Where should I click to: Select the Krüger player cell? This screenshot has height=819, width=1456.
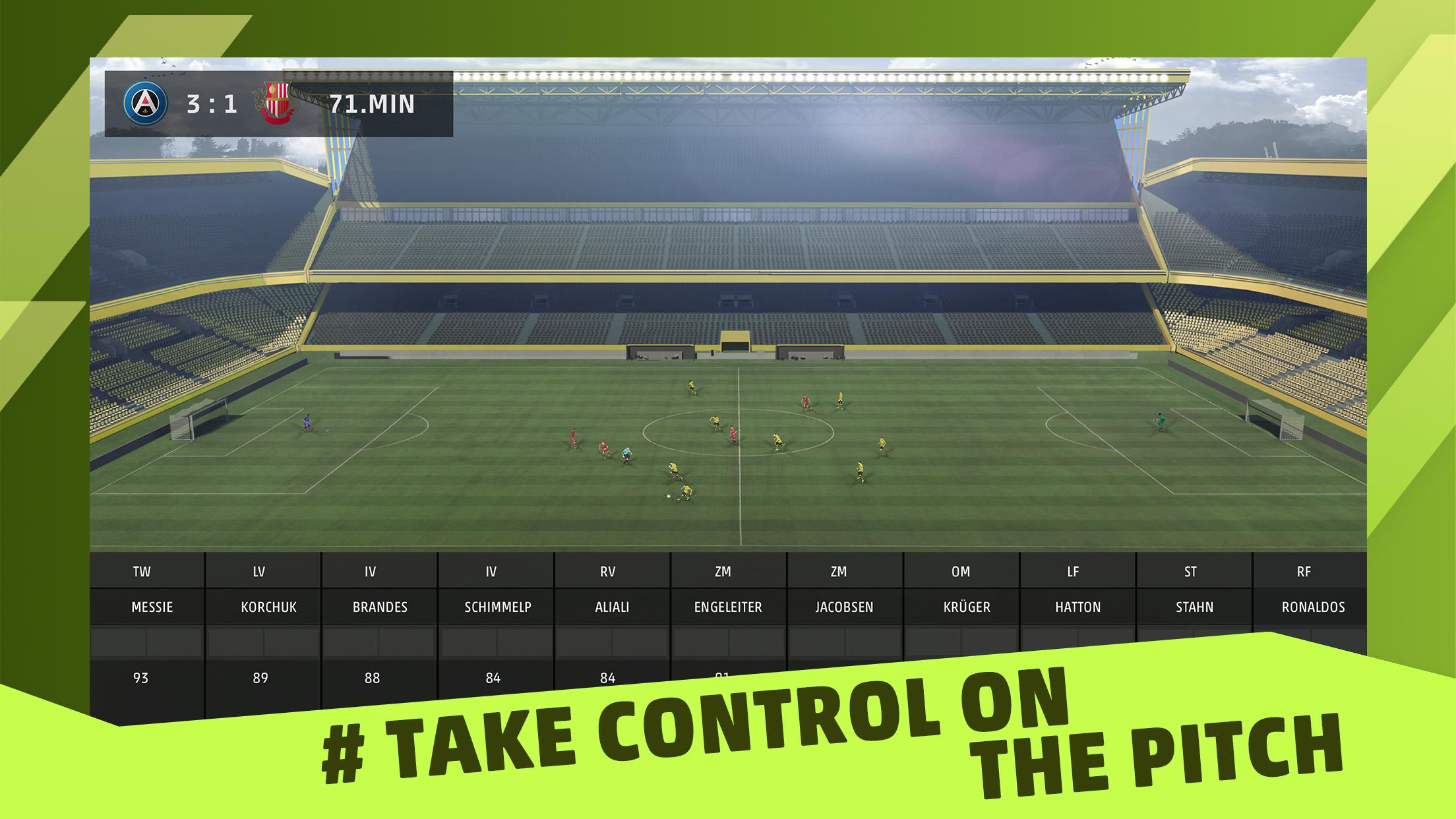point(967,607)
